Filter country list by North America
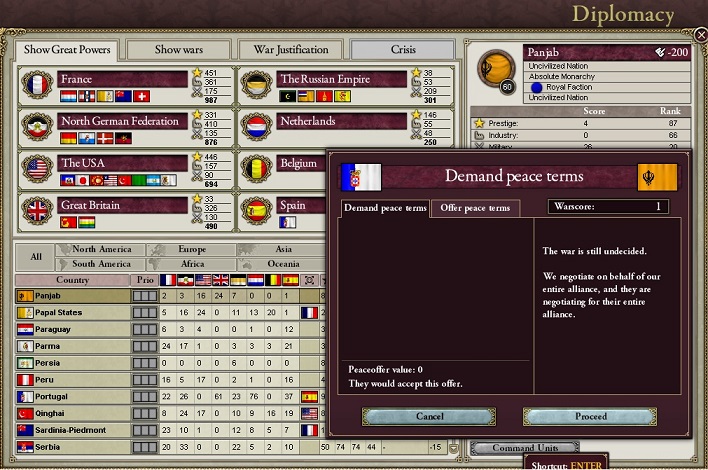Screen dimensions: 708x470 (x=101, y=250)
